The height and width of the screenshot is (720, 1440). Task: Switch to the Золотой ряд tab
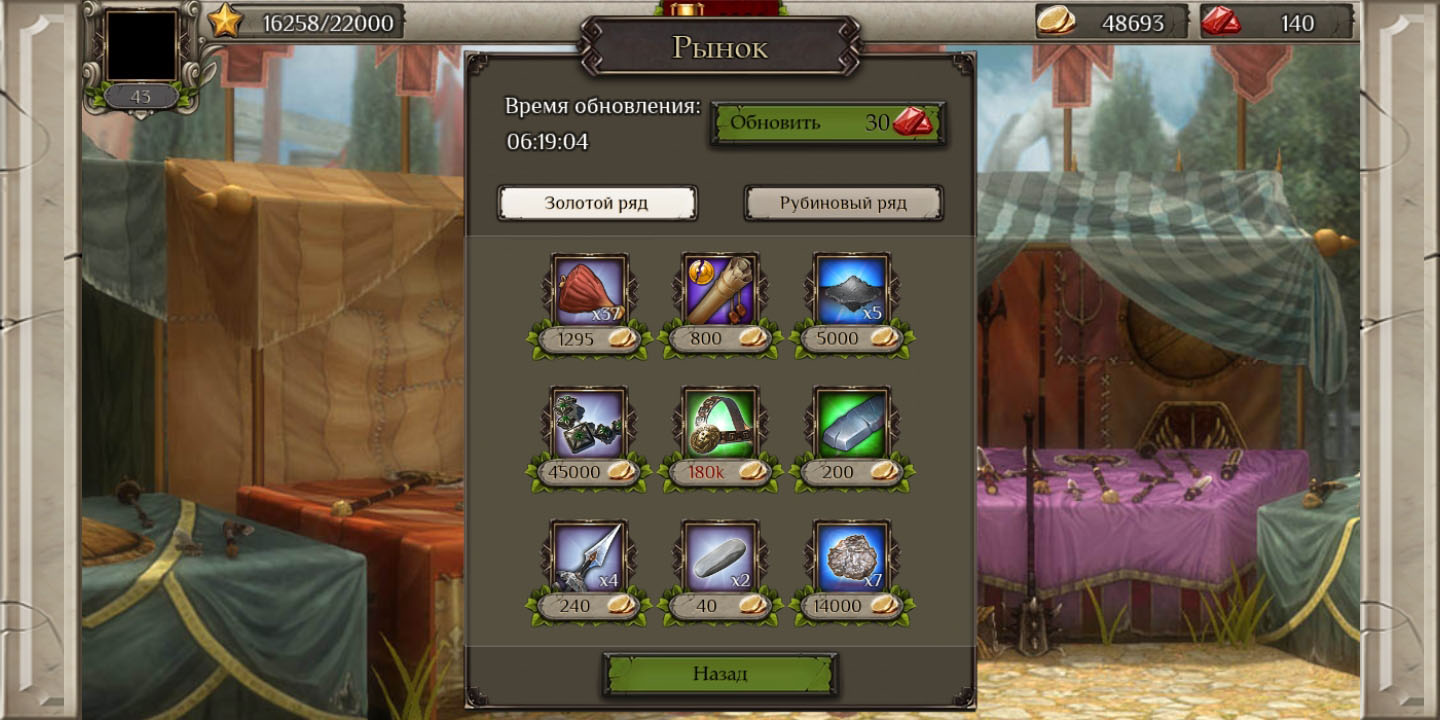(x=597, y=203)
